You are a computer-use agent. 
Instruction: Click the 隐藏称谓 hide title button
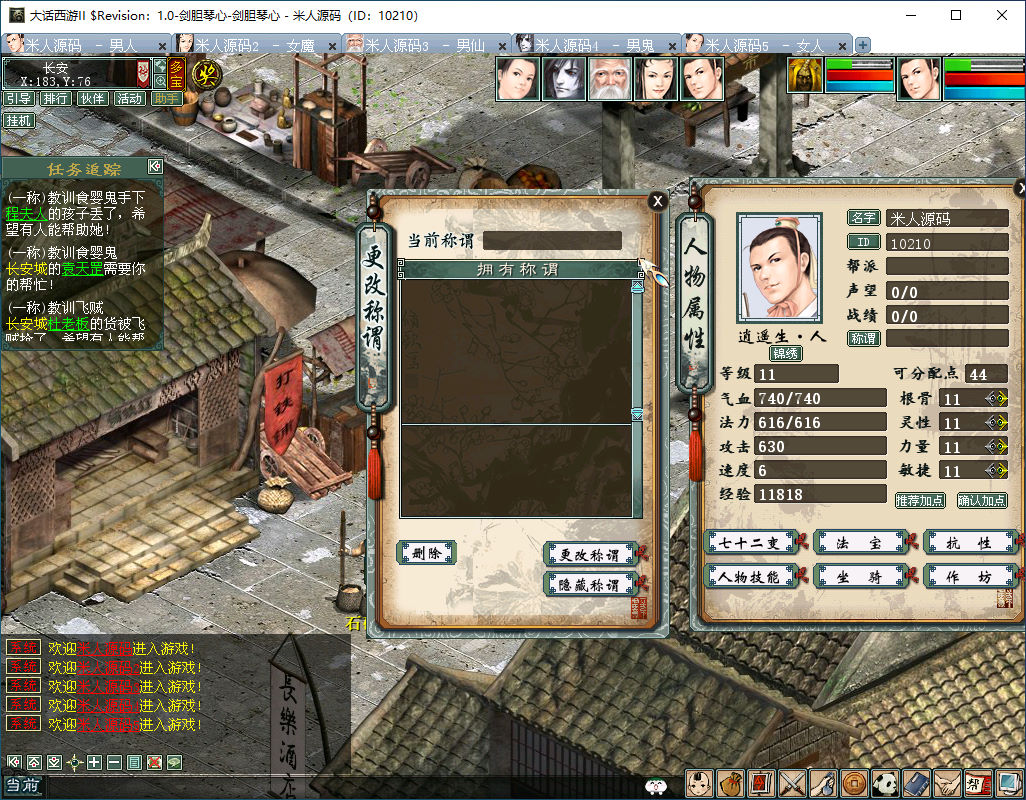coord(589,585)
